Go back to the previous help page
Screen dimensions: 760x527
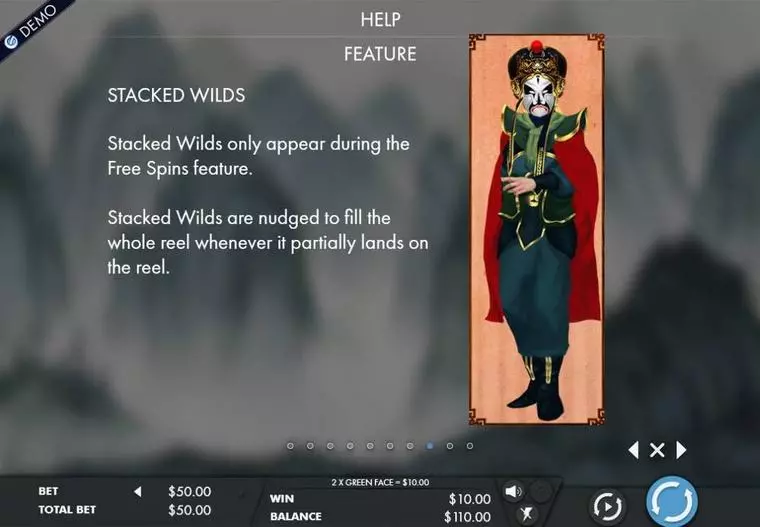point(633,450)
